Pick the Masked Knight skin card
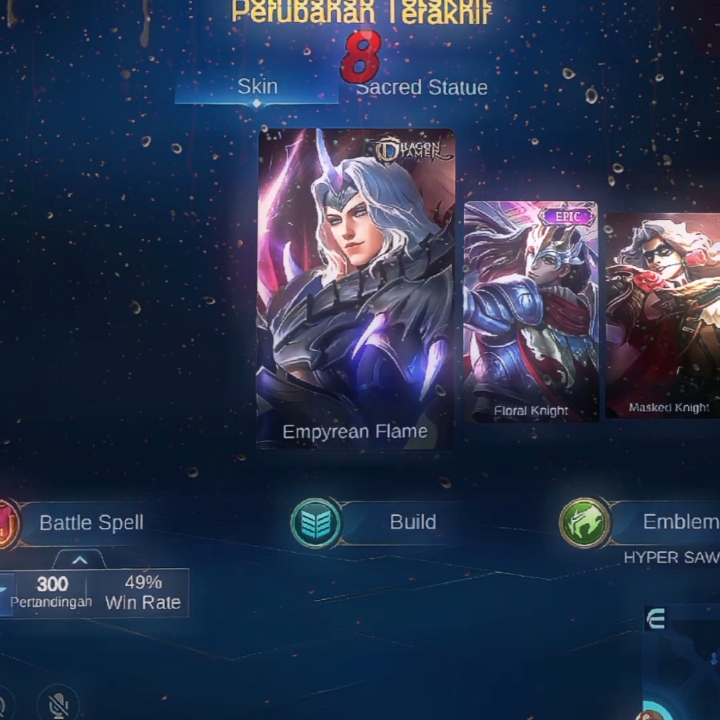The height and width of the screenshot is (720, 720). pos(663,315)
